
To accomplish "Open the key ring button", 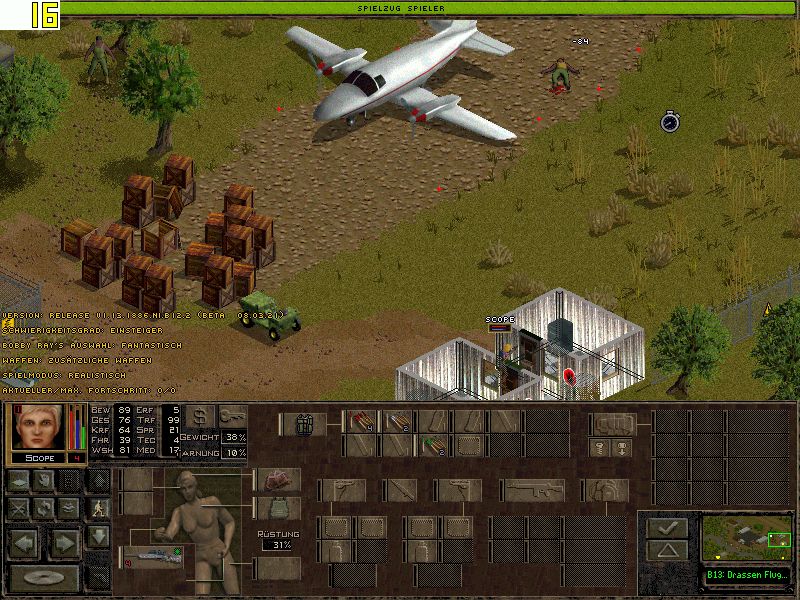I will [233, 416].
